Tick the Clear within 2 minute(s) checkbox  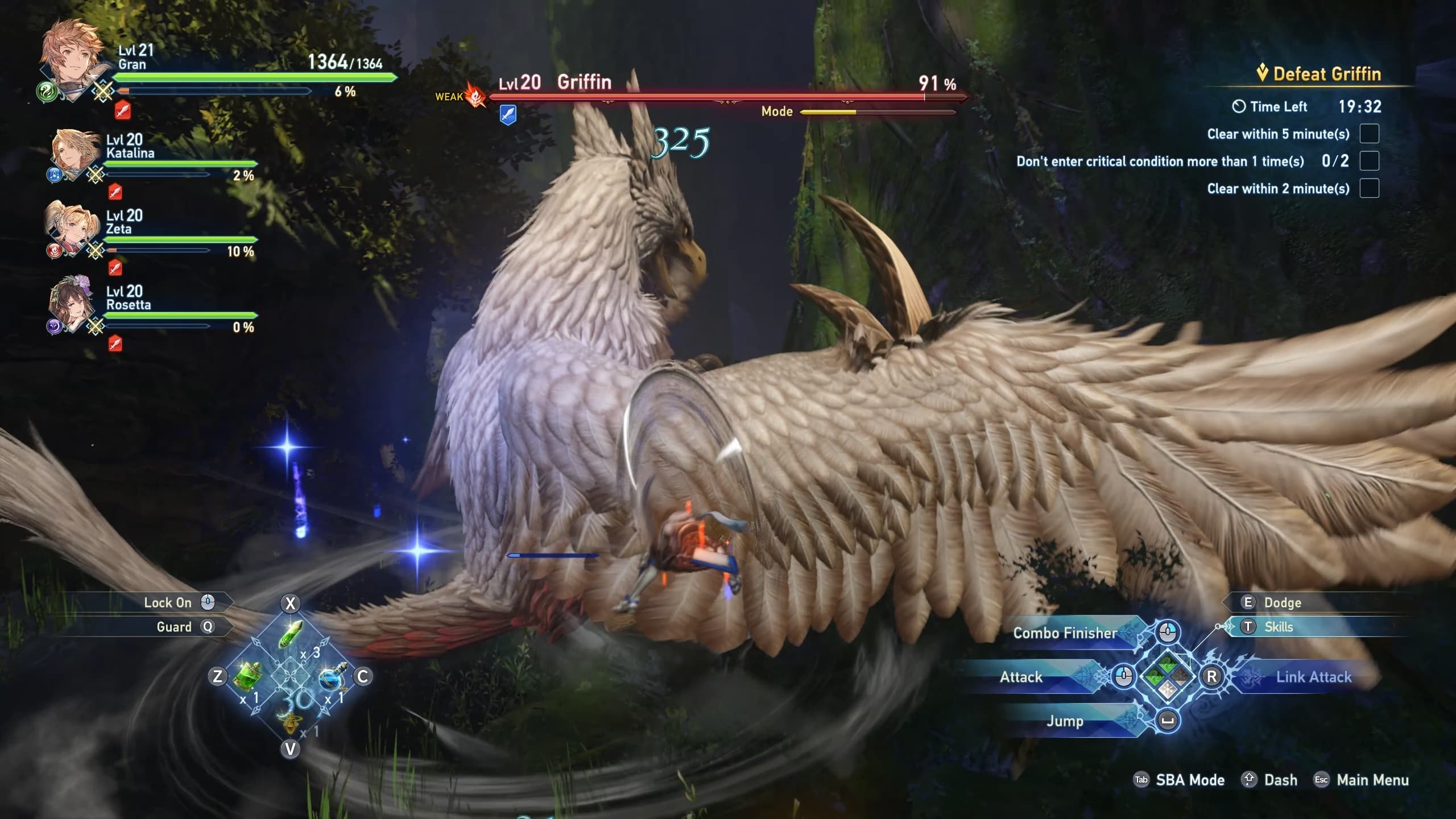1369,188
